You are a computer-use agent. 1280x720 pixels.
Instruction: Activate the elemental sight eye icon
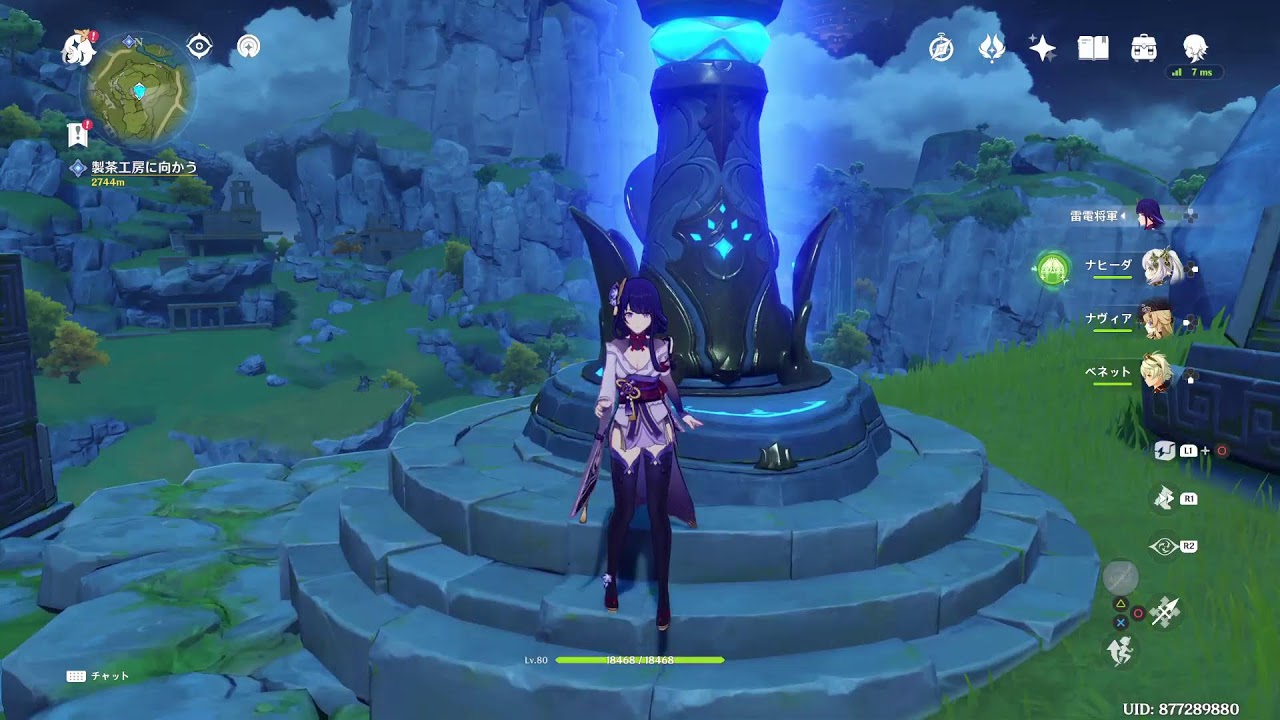(x=200, y=47)
